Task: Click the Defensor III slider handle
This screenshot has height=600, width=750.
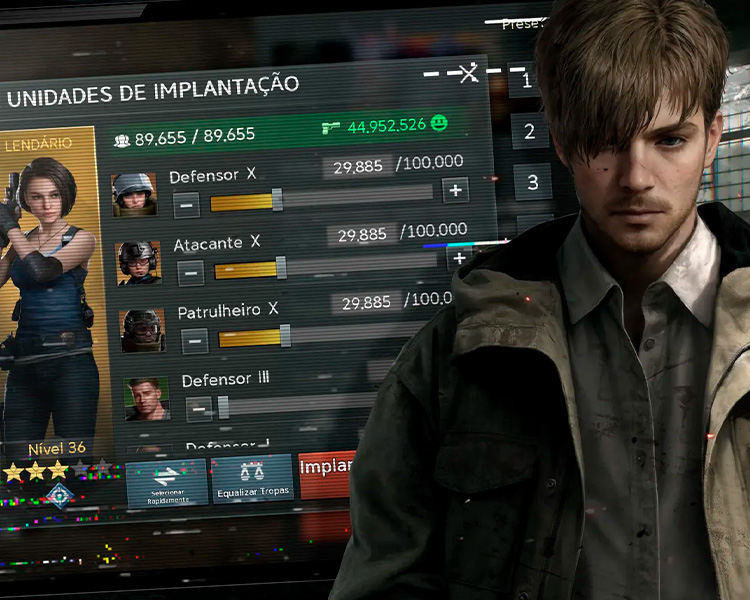Action: 223,406
